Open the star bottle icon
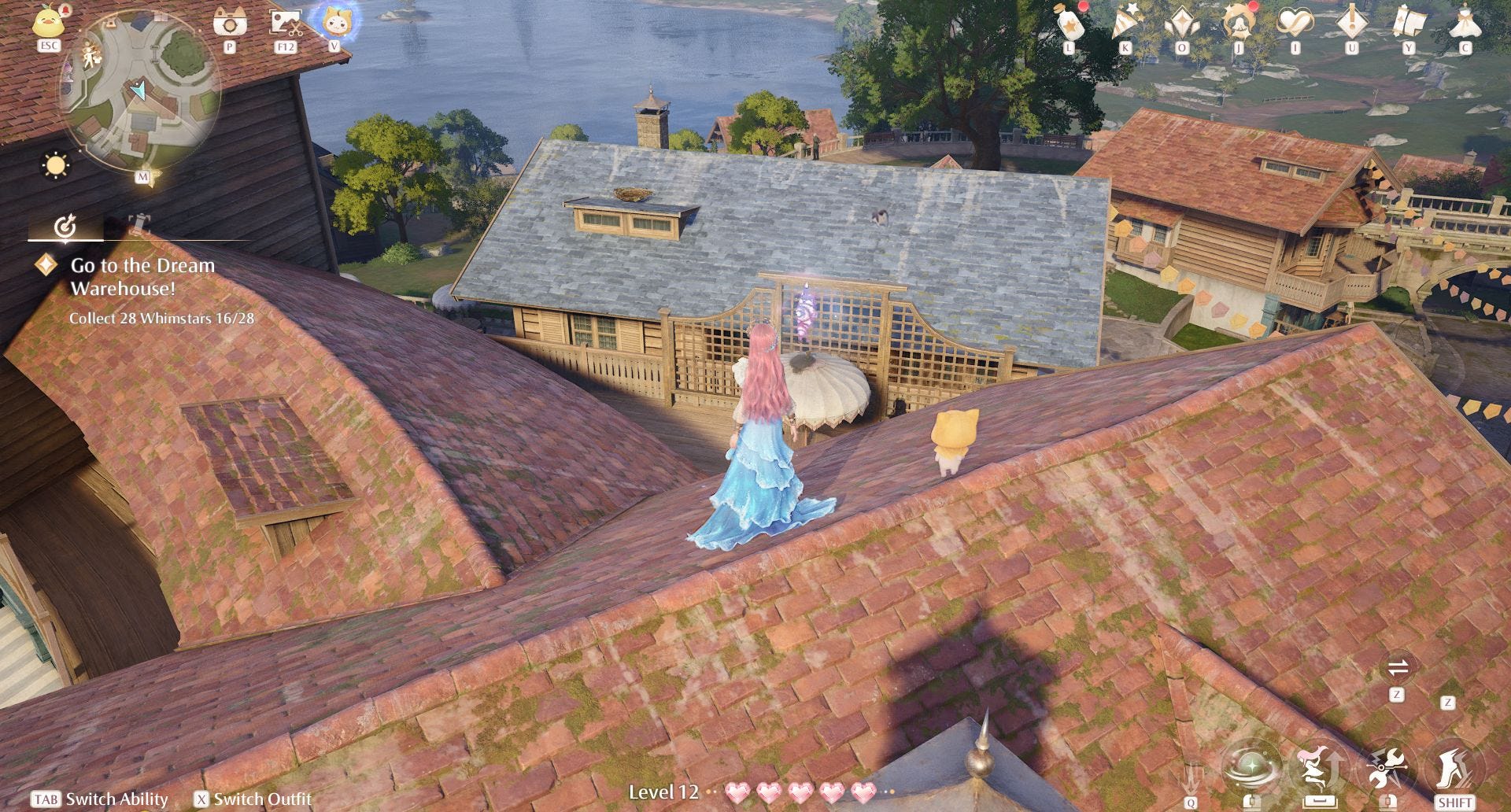Image resolution: width=1511 pixels, height=812 pixels. (1070, 24)
